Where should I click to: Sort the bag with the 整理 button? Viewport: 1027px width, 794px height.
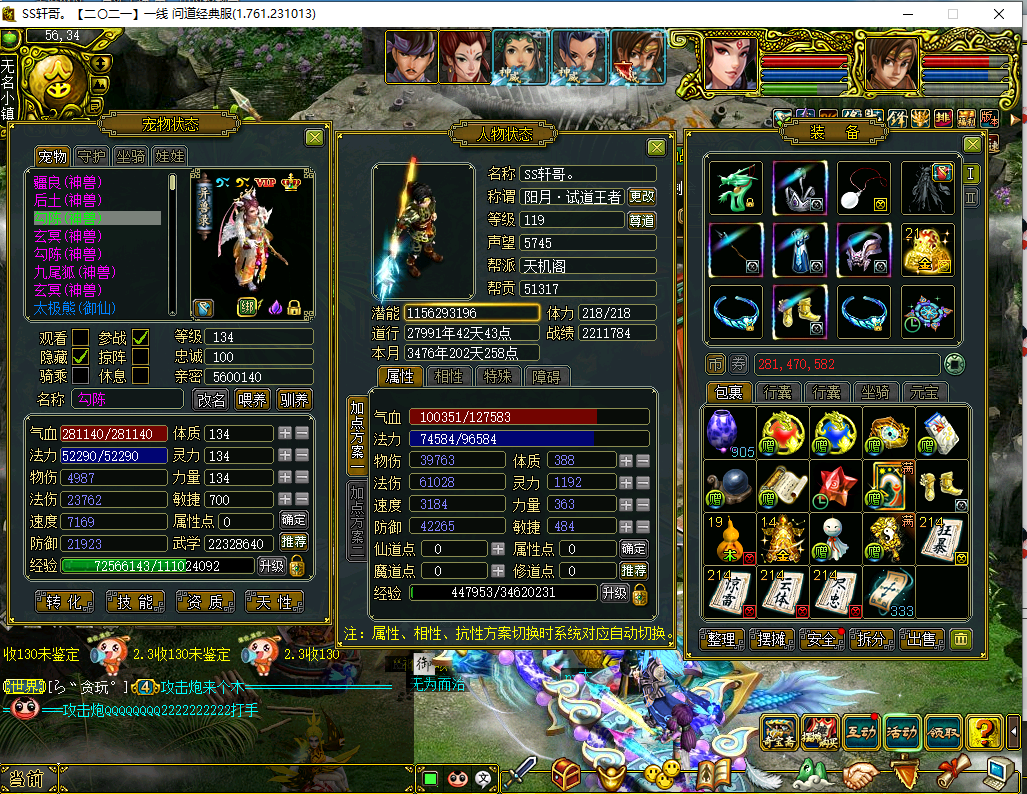tap(721, 640)
